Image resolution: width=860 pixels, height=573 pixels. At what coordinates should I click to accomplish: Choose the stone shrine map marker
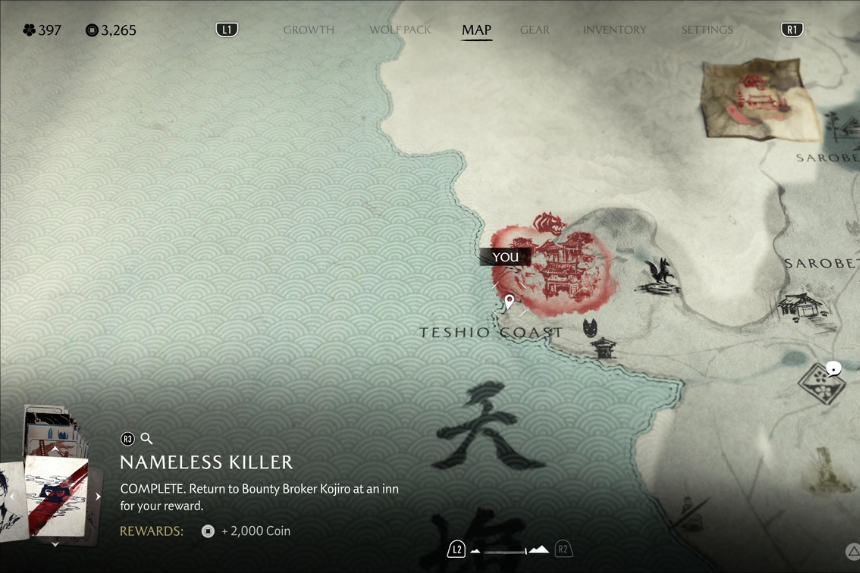point(604,348)
